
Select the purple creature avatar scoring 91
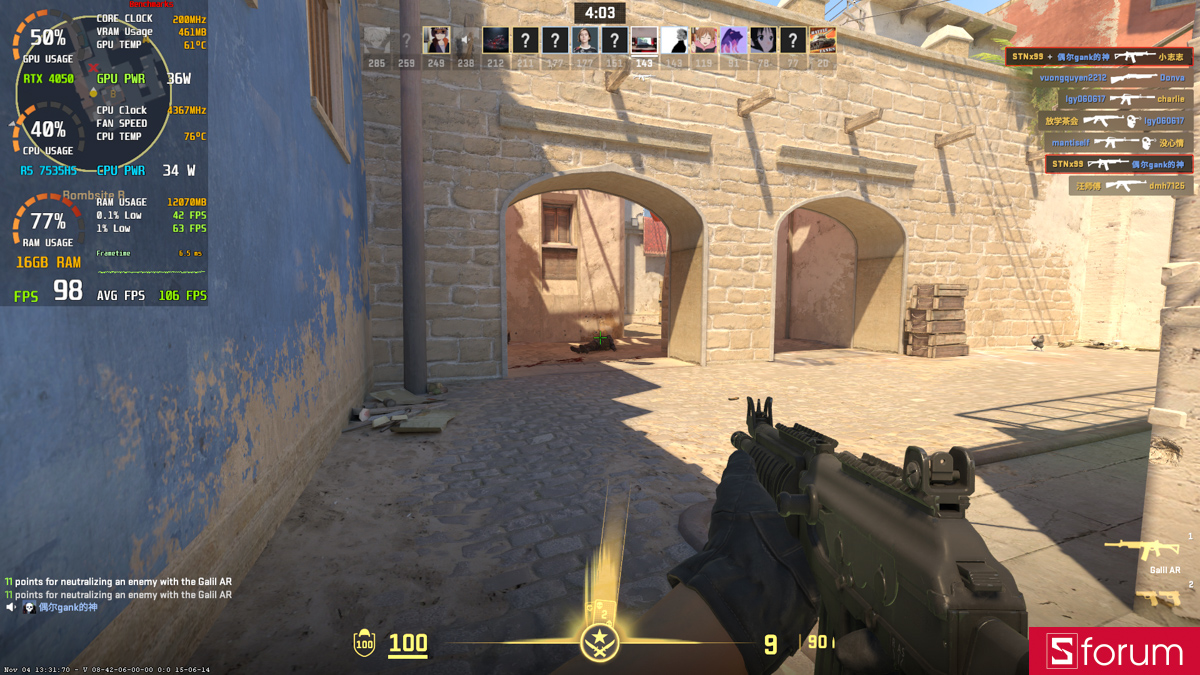[x=733, y=41]
